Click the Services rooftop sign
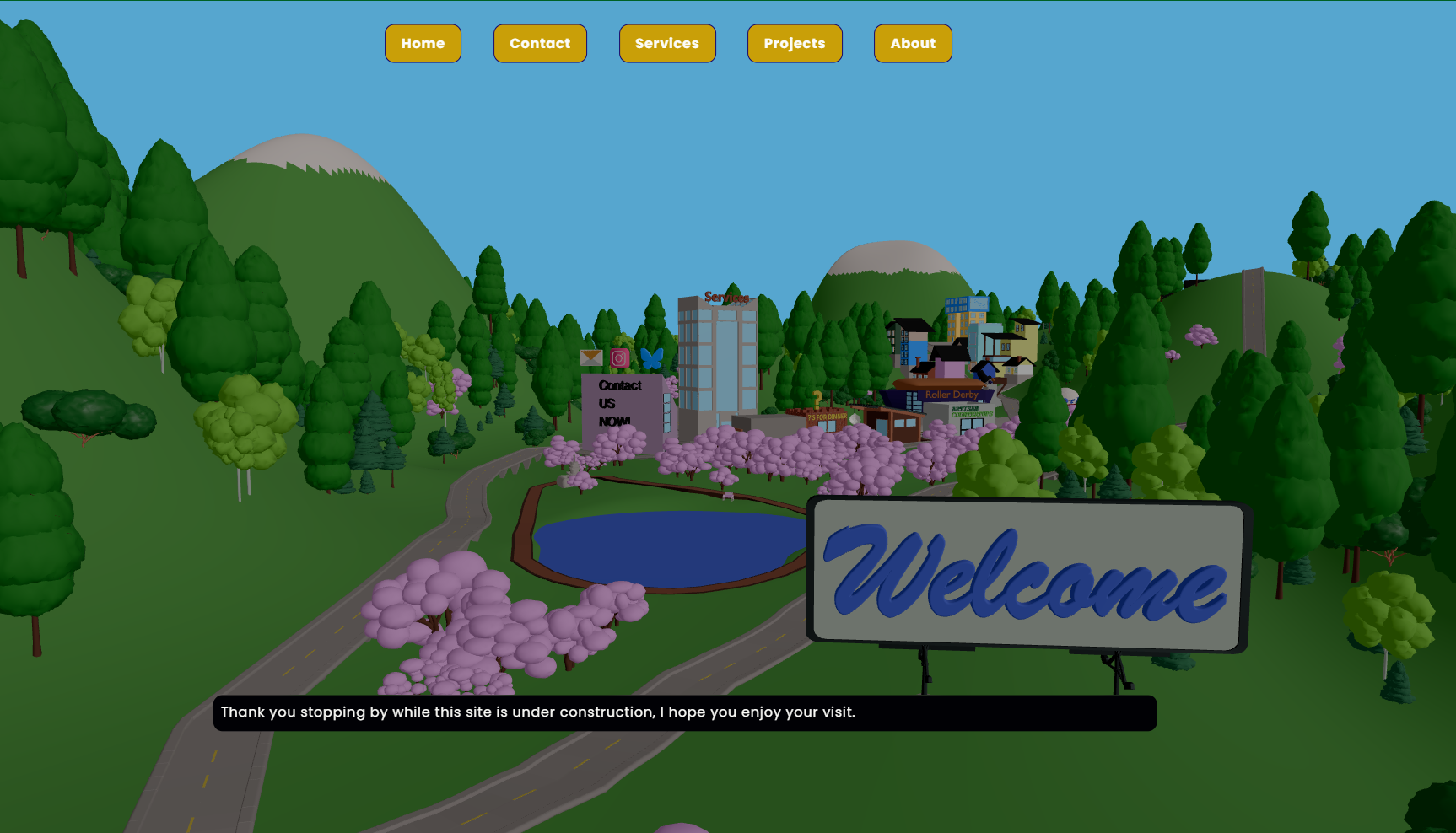The width and height of the screenshot is (1456, 833). [726, 298]
